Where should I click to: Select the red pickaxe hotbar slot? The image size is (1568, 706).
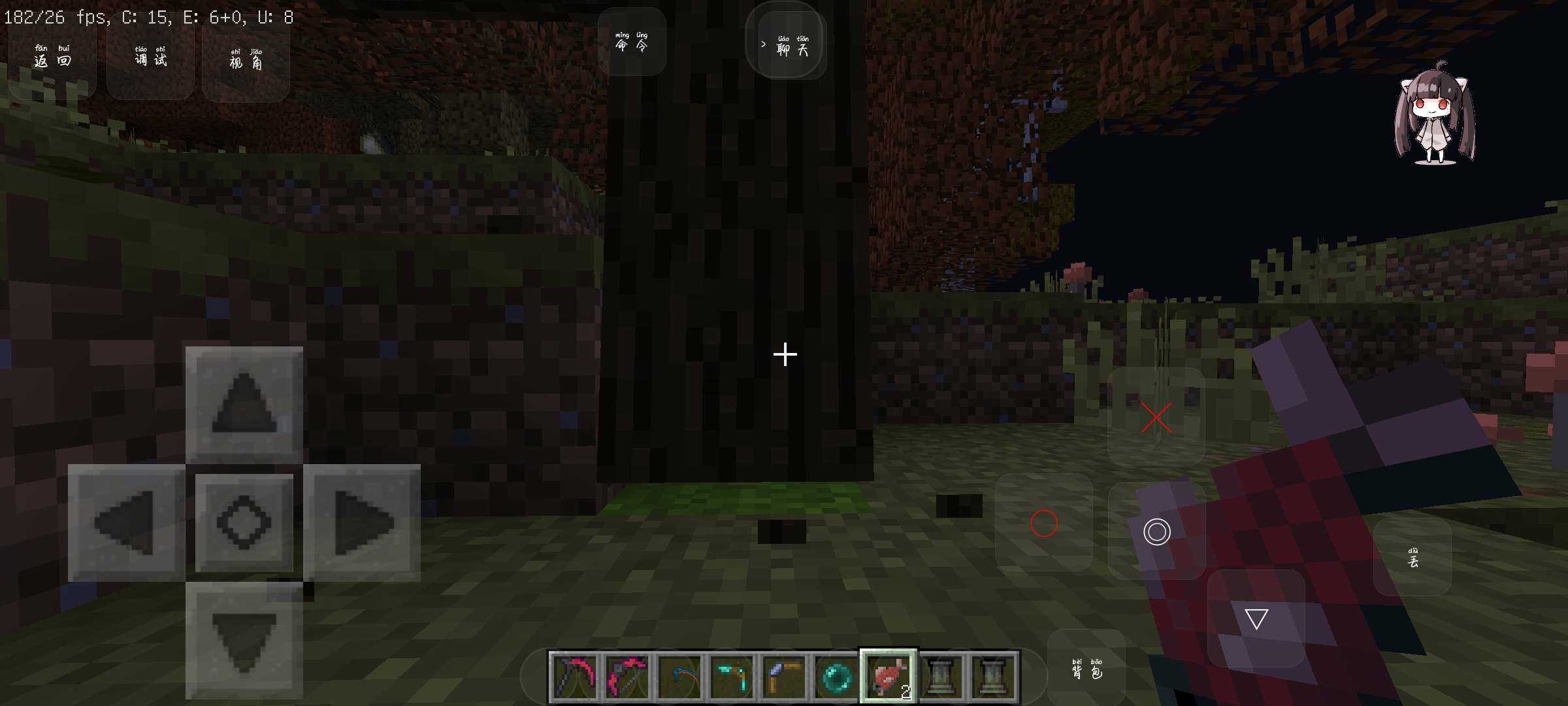[x=574, y=676]
